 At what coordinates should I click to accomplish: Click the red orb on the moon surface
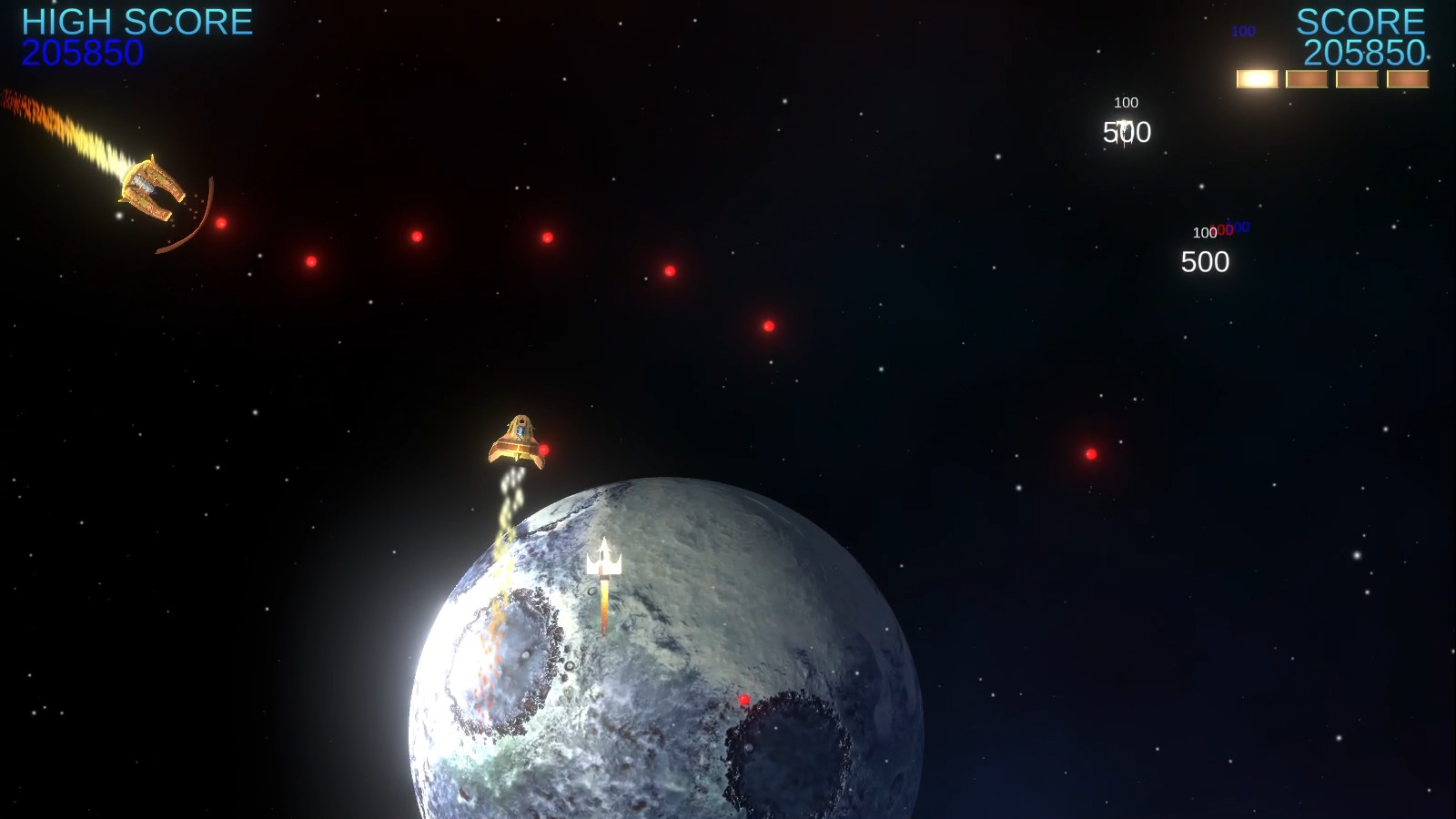point(743,701)
